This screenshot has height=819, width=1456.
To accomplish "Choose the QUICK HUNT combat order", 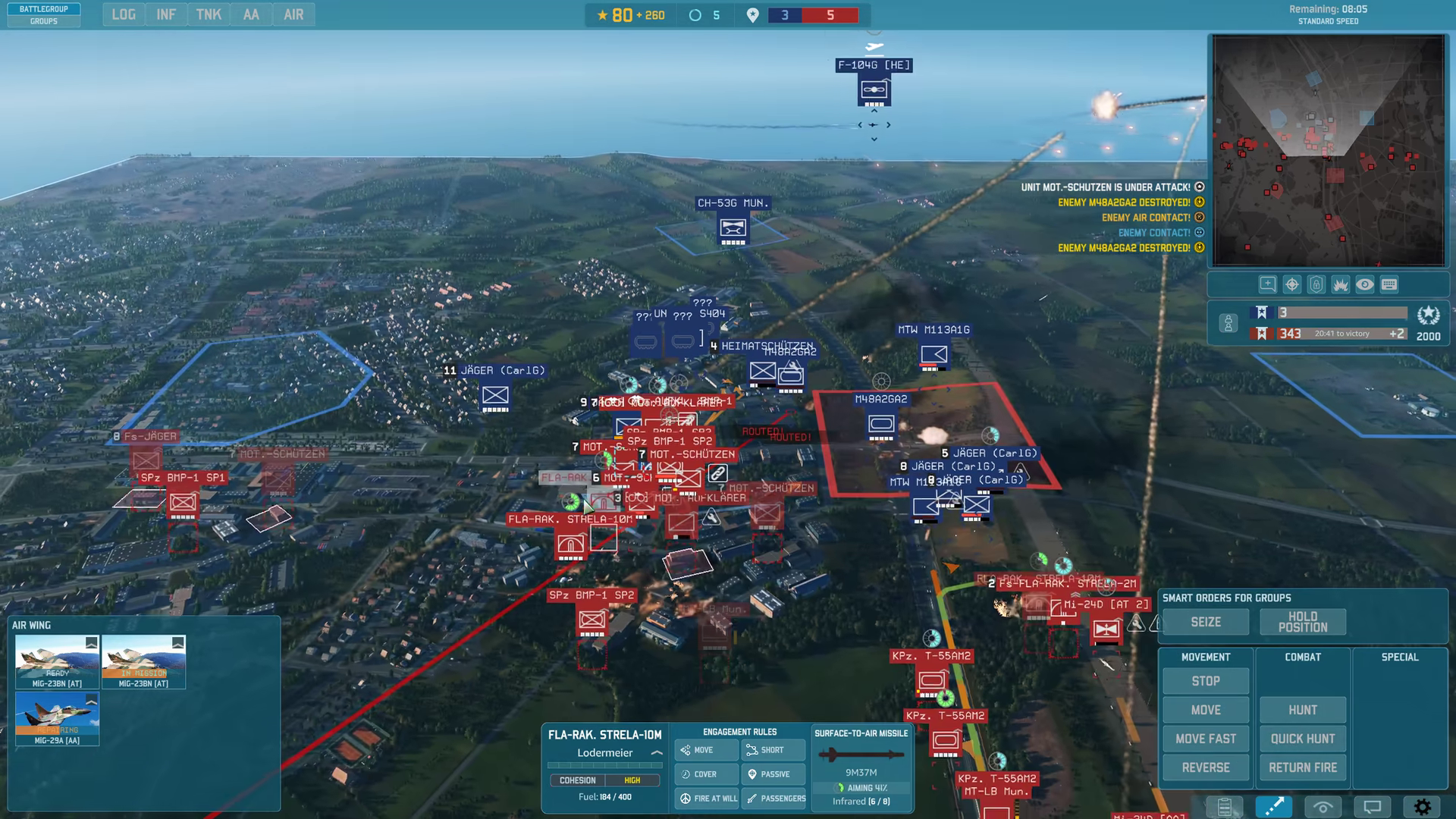I will [x=1303, y=739].
